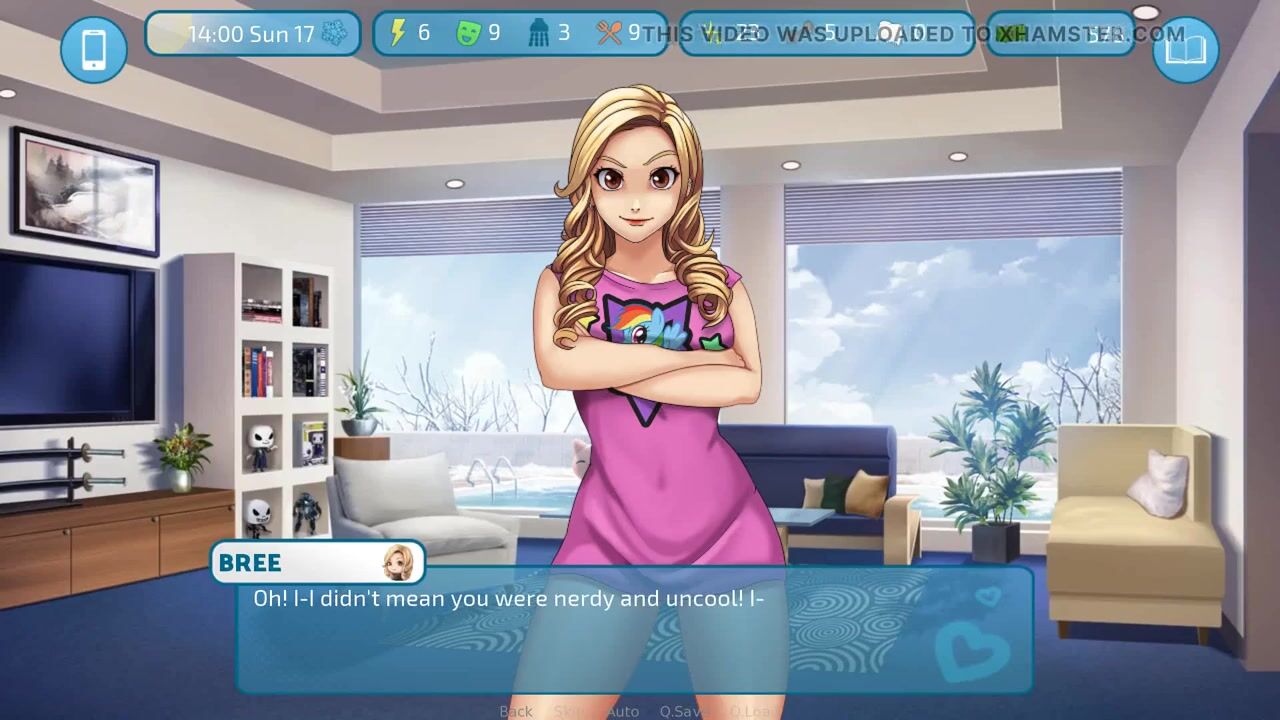Click the dialogue box to continue

click(634, 630)
